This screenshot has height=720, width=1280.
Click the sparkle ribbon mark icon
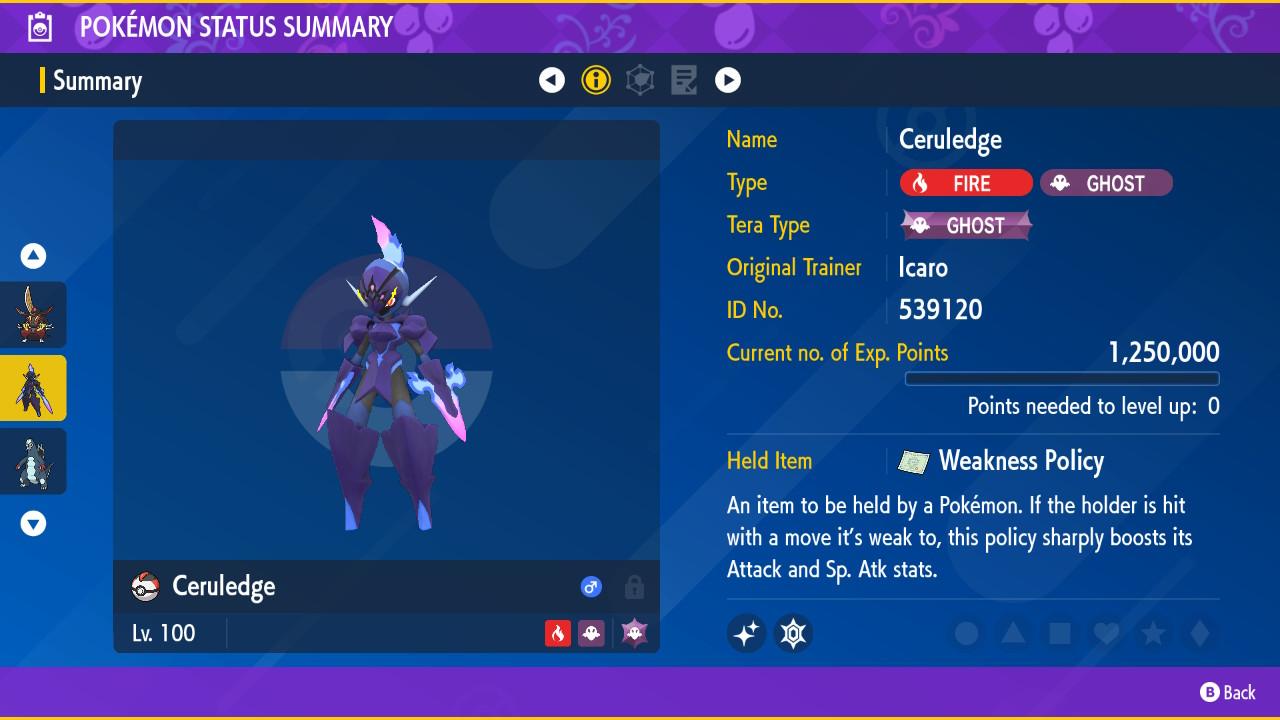[x=747, y=633]
